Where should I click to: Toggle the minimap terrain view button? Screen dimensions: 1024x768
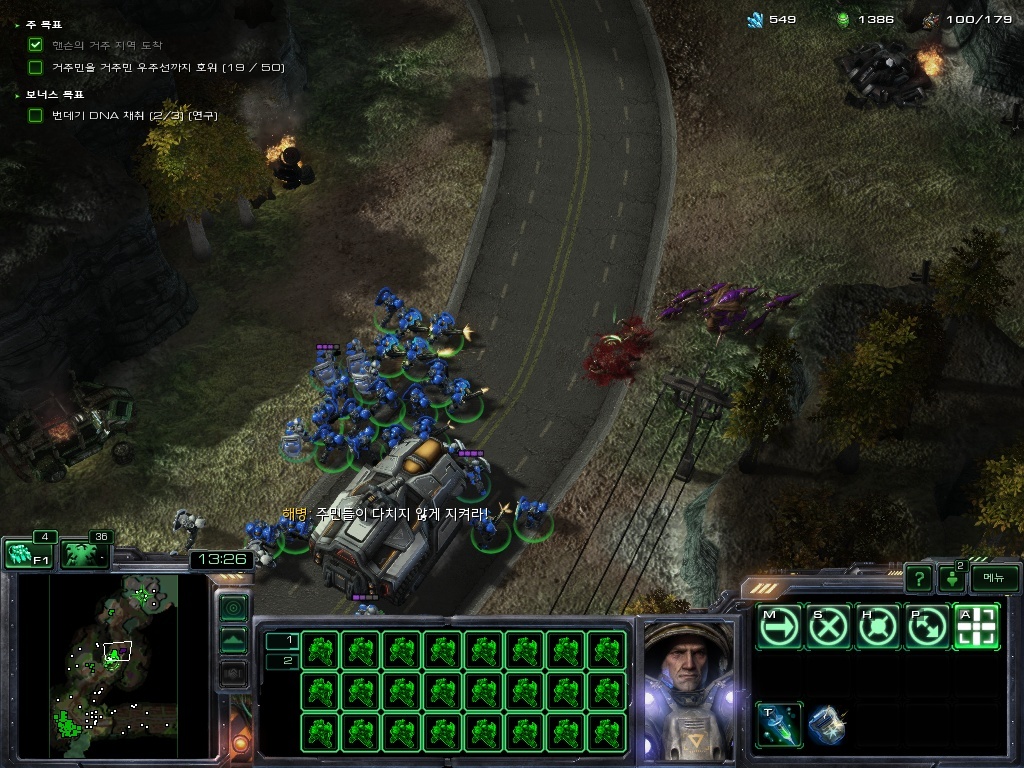coord(232,640)
